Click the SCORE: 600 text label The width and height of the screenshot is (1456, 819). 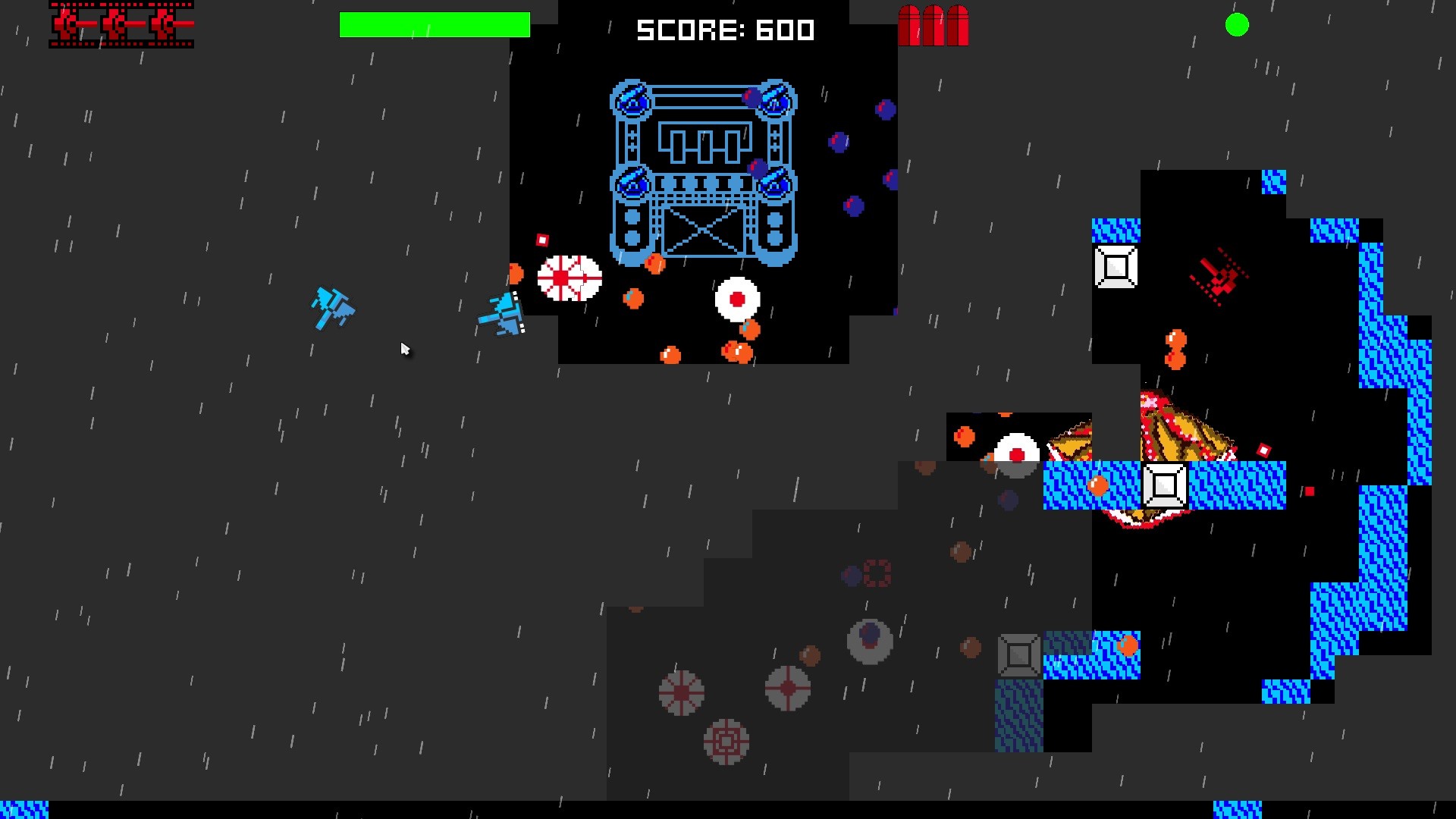point(724,30)
